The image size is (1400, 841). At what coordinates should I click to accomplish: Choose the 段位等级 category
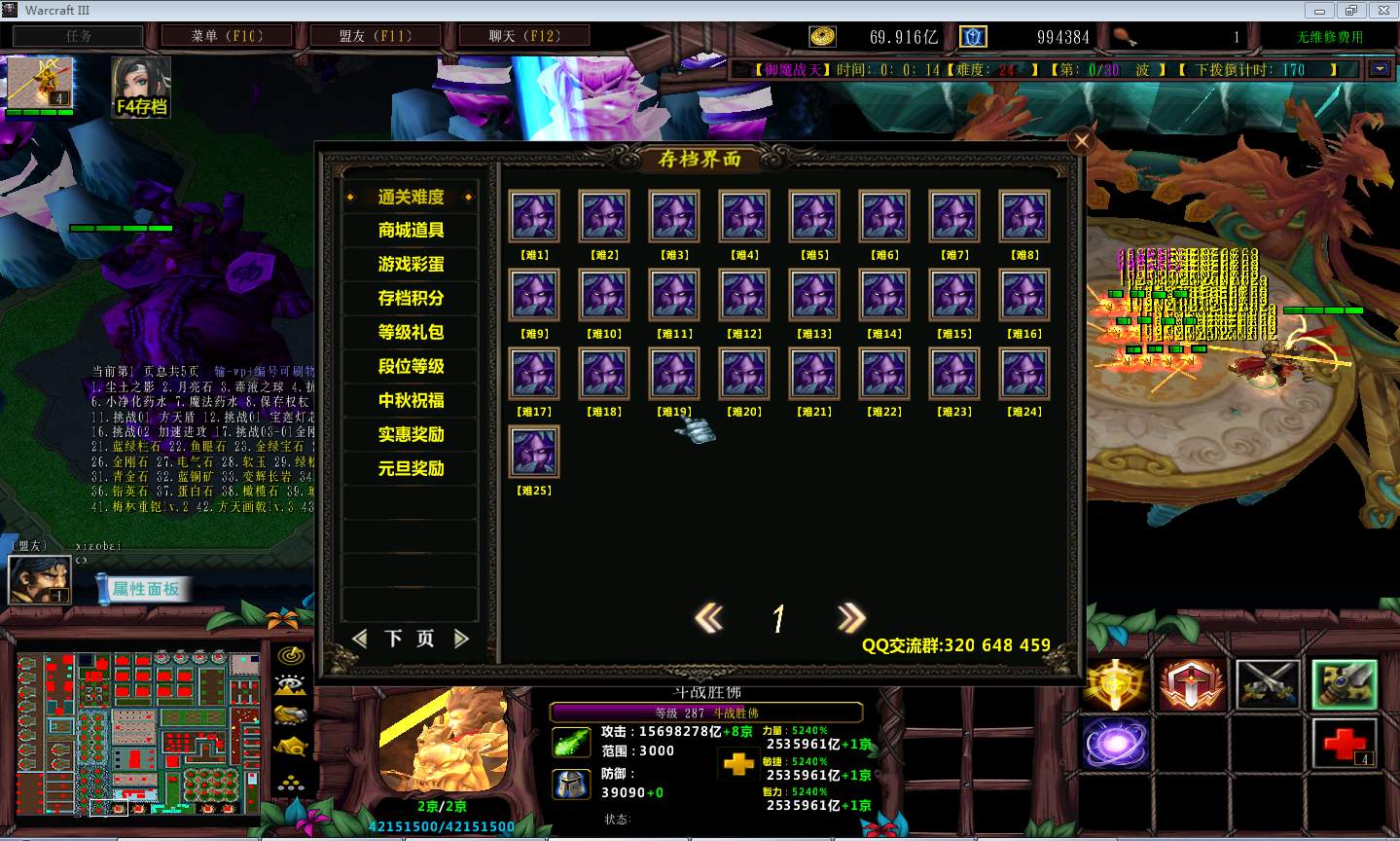[411, 366]
